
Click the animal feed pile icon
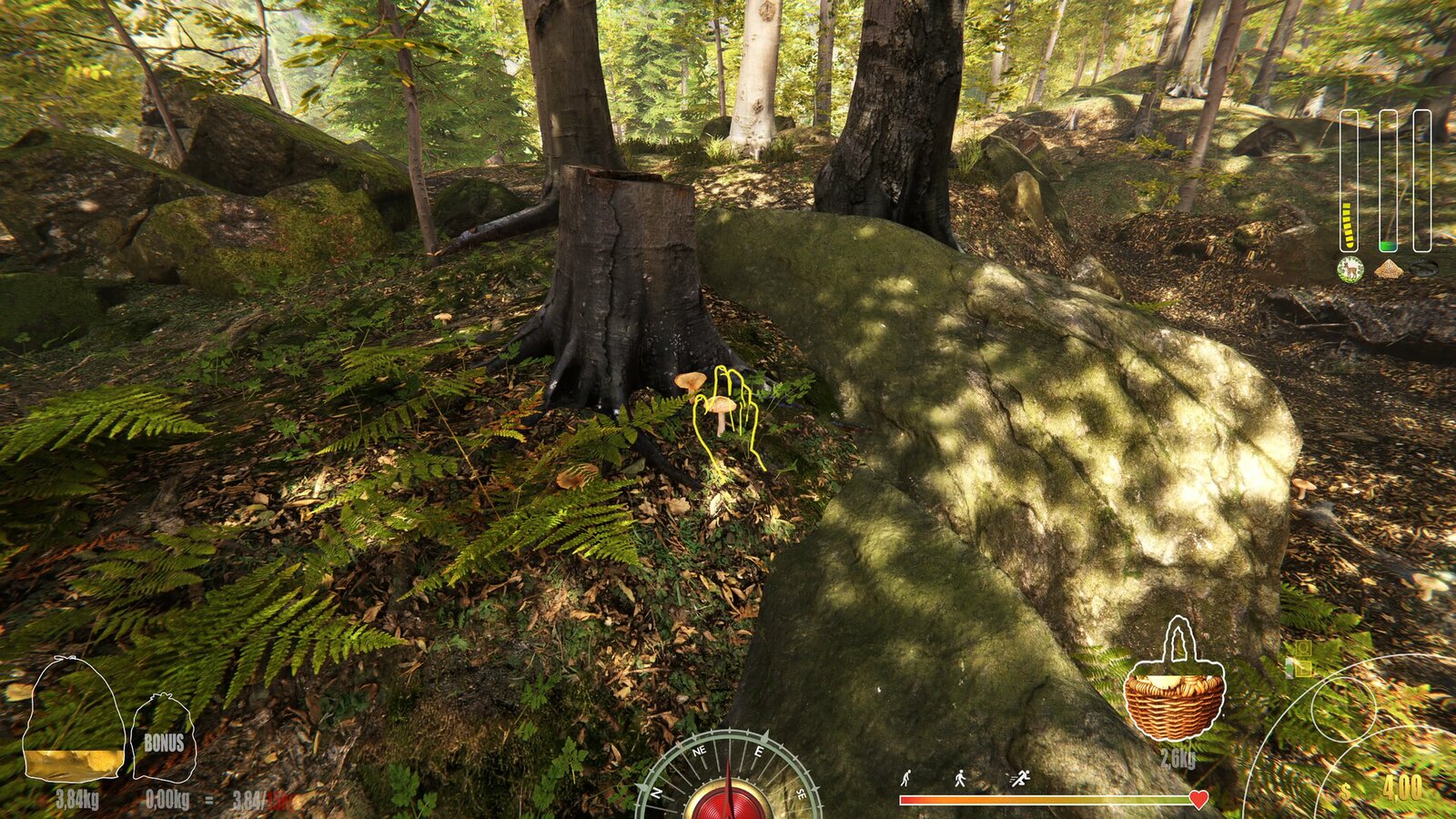(1388, 269)
